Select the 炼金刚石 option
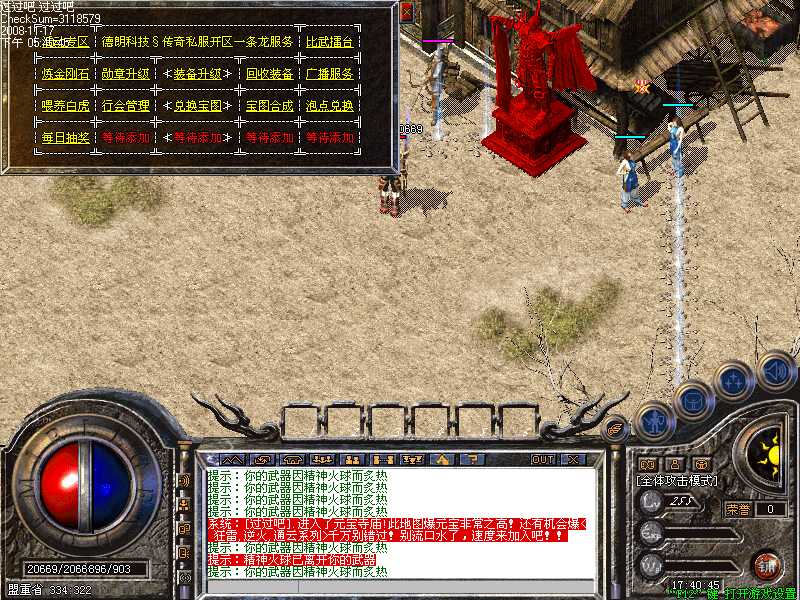The height and width of the screenshot is (600, 800). click(x=65, y=74)
